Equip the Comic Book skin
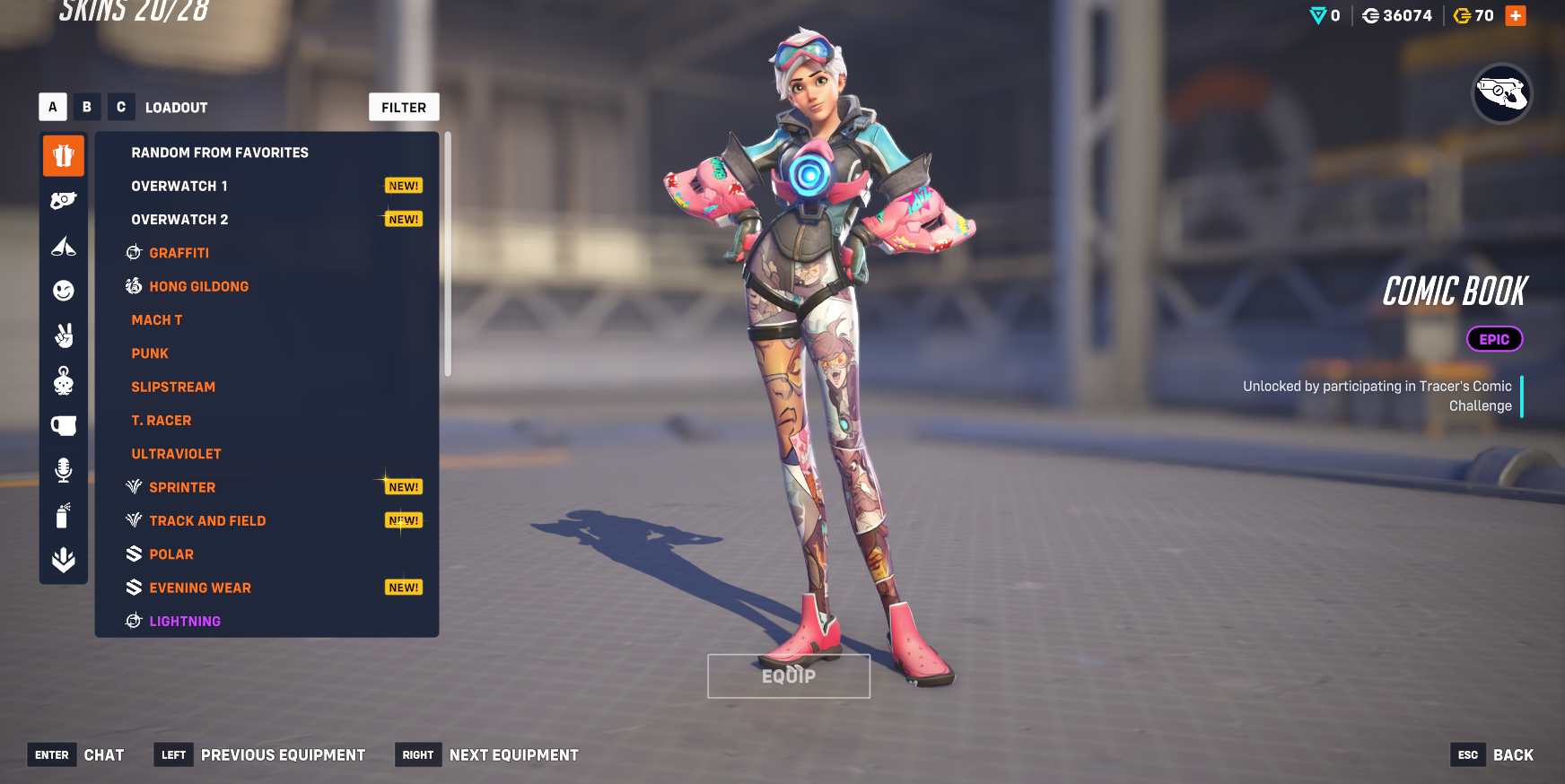The image size is (1565, 784). pyautogui.click(x=789, y=676)
